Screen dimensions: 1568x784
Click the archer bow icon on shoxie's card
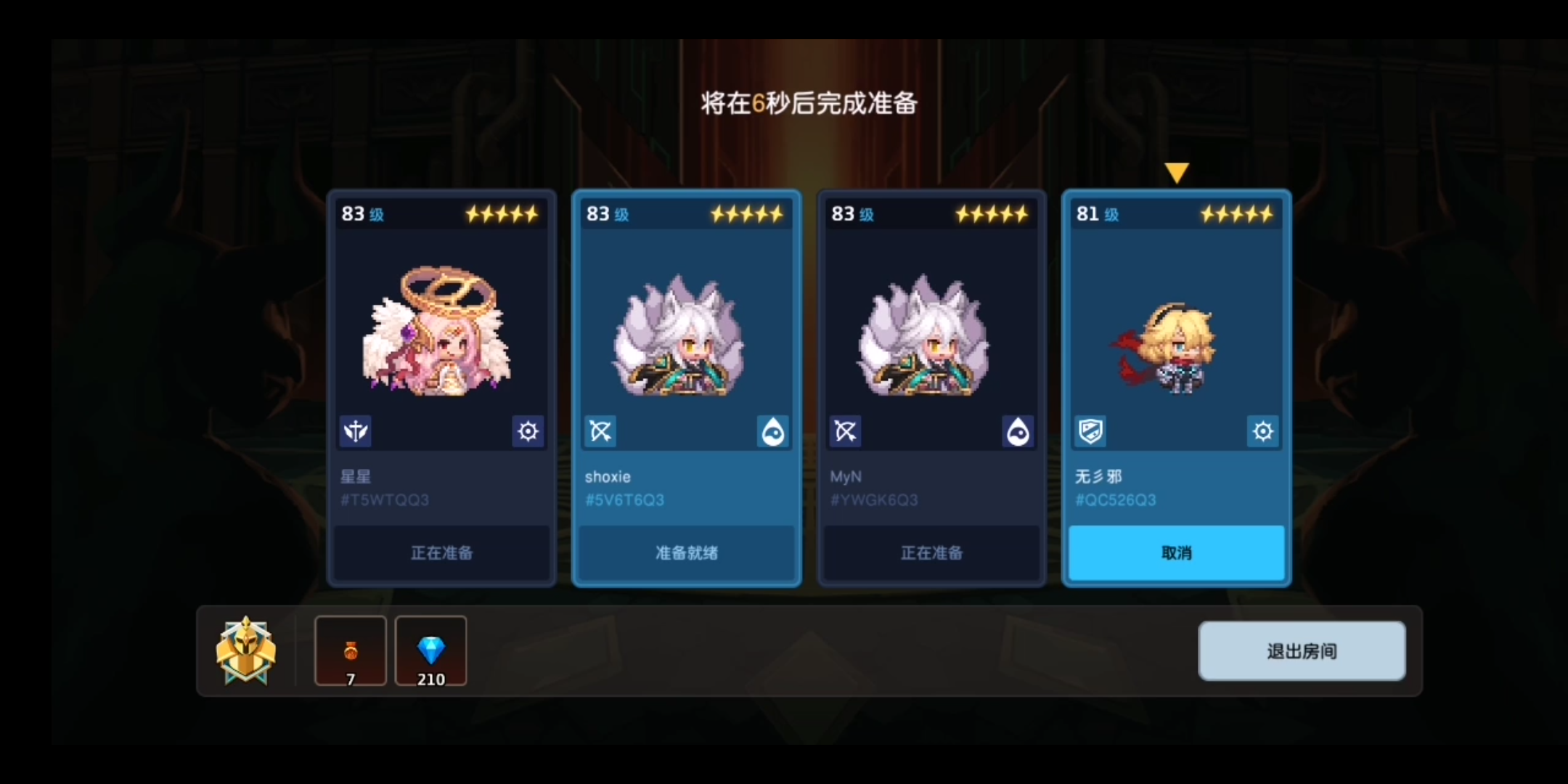pyautogui.click(x=600, y=431)
